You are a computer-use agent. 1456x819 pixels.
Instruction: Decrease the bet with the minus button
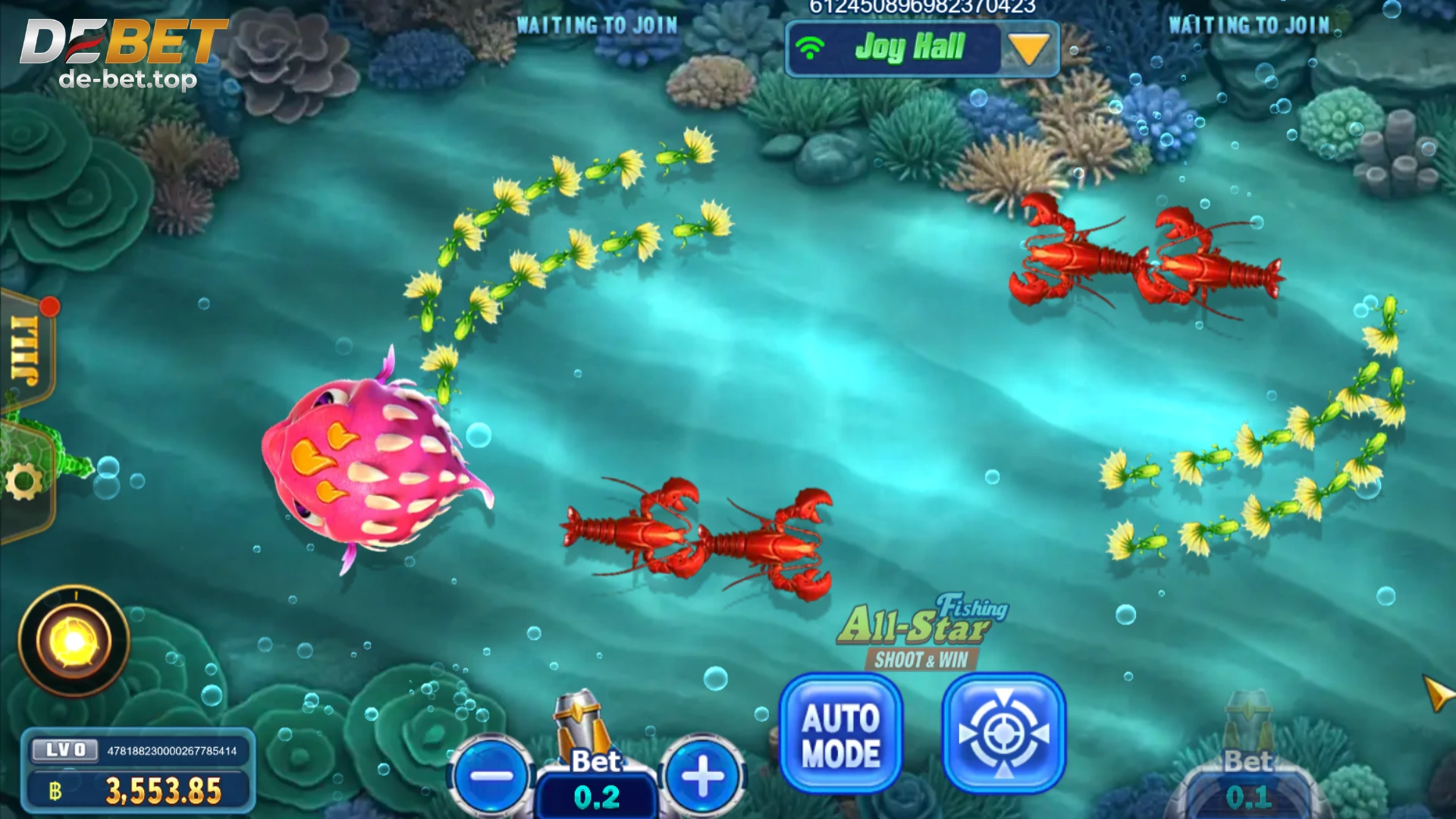[x=492, y=776]
